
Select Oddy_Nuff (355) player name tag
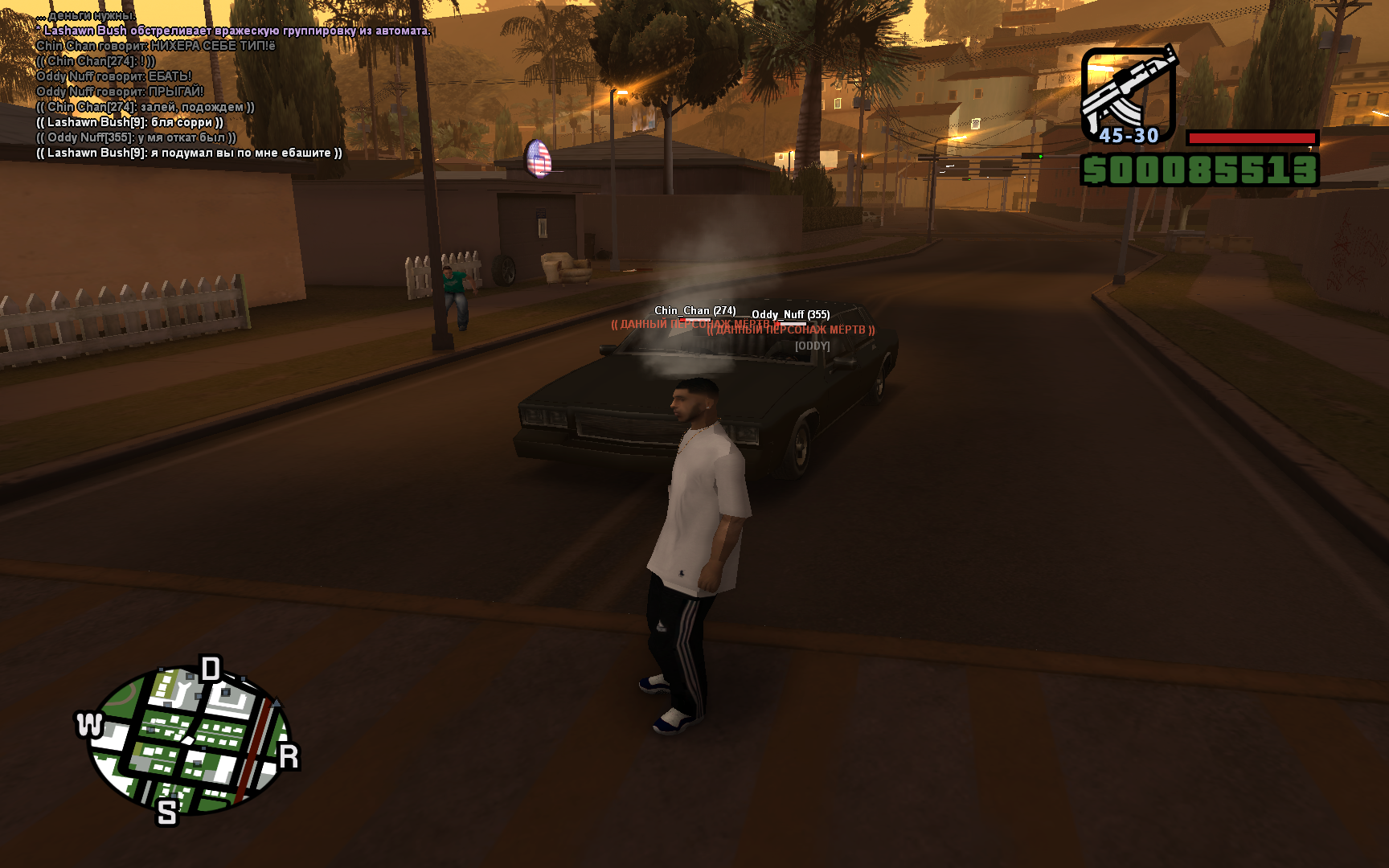point(790,314)
